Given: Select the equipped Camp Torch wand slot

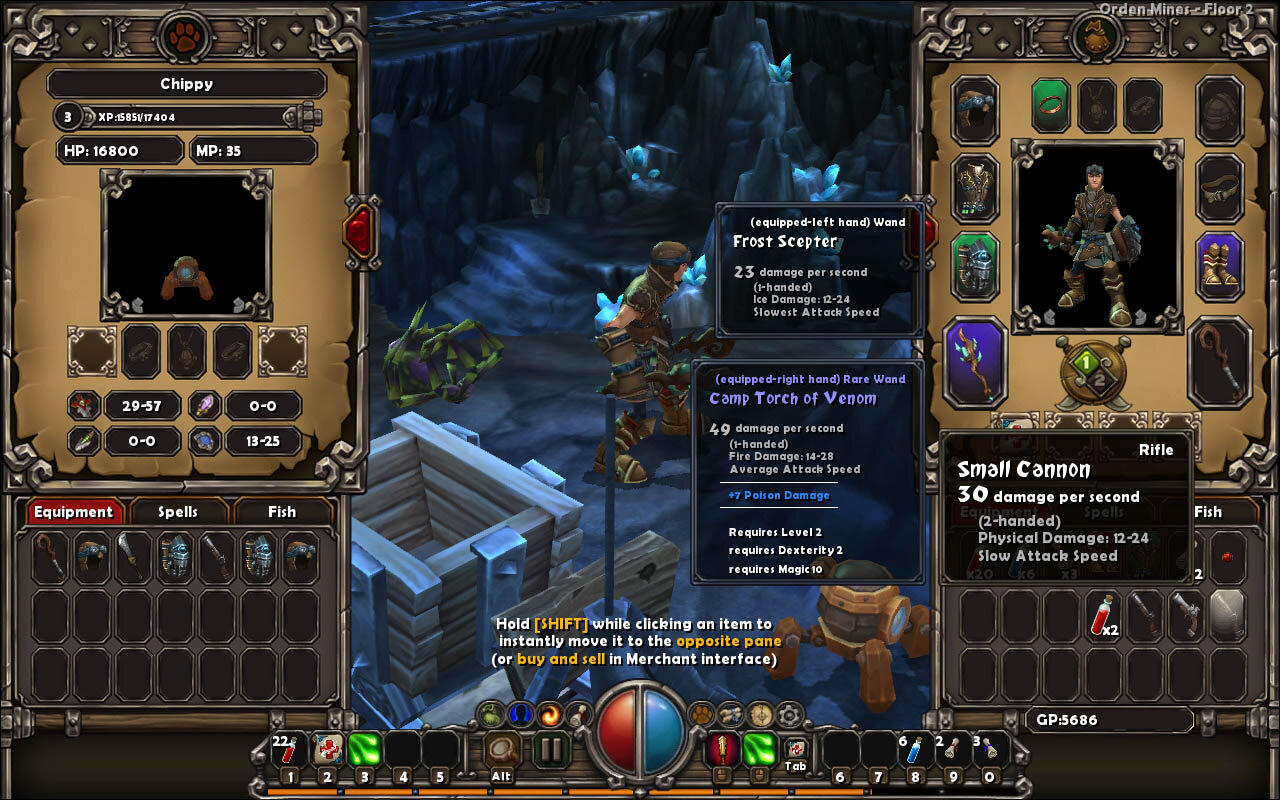Looking at the screenshot, I should [975, 363].
